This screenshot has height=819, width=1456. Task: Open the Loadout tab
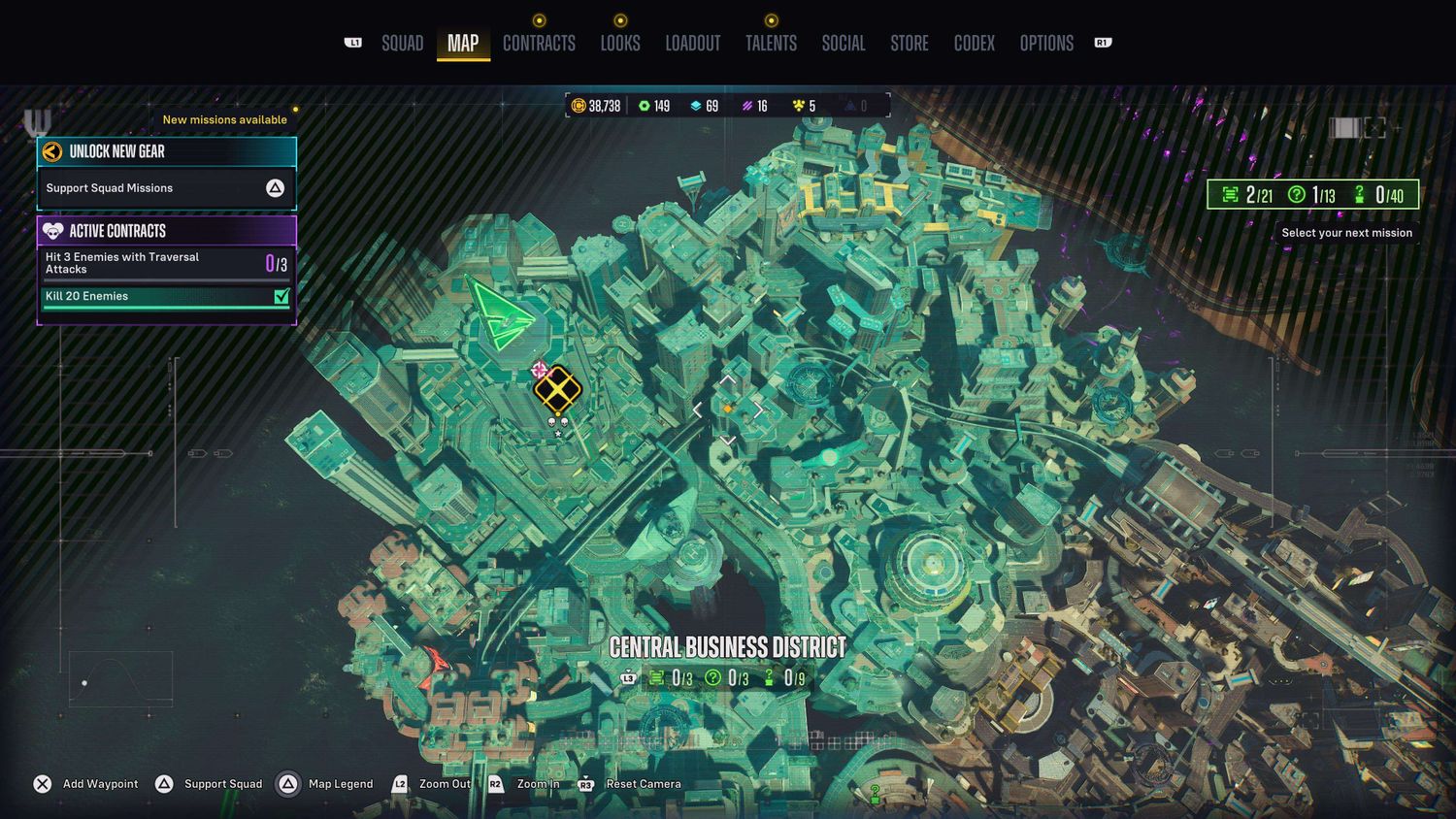(x=692, y=44)
